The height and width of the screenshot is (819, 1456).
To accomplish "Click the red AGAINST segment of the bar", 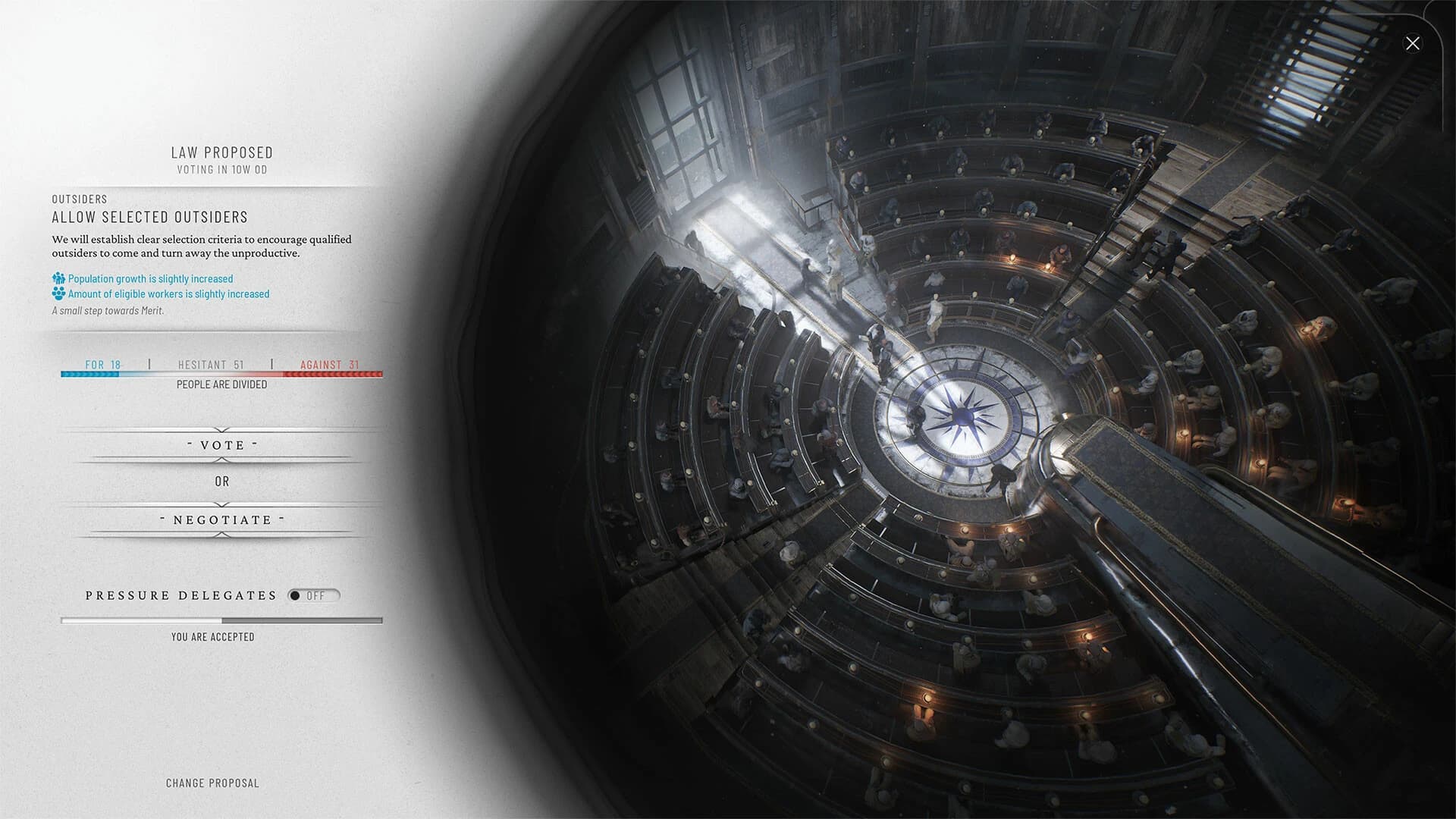I will coord(334,374).
